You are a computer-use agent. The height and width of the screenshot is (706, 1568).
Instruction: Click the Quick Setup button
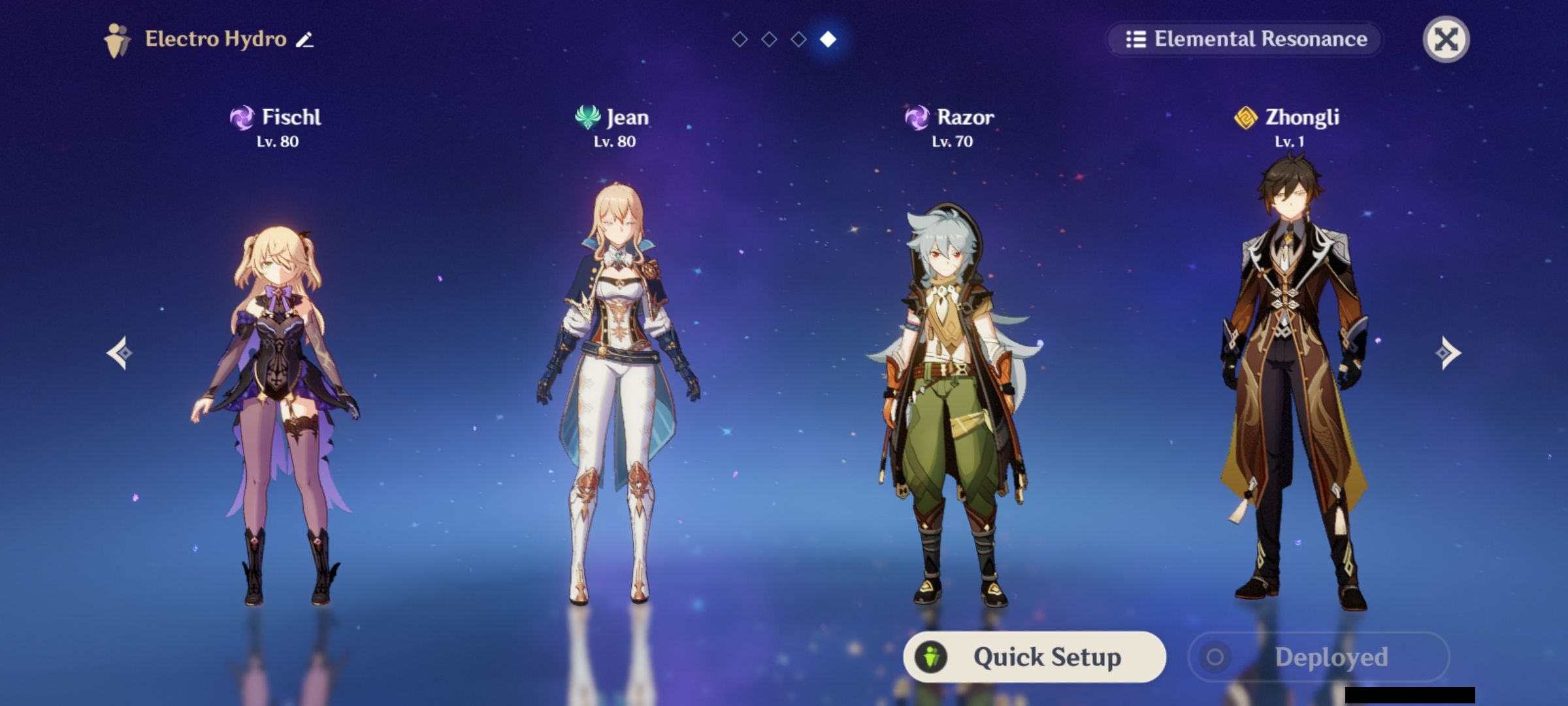pyautogui.click(x=1034, y=657)
